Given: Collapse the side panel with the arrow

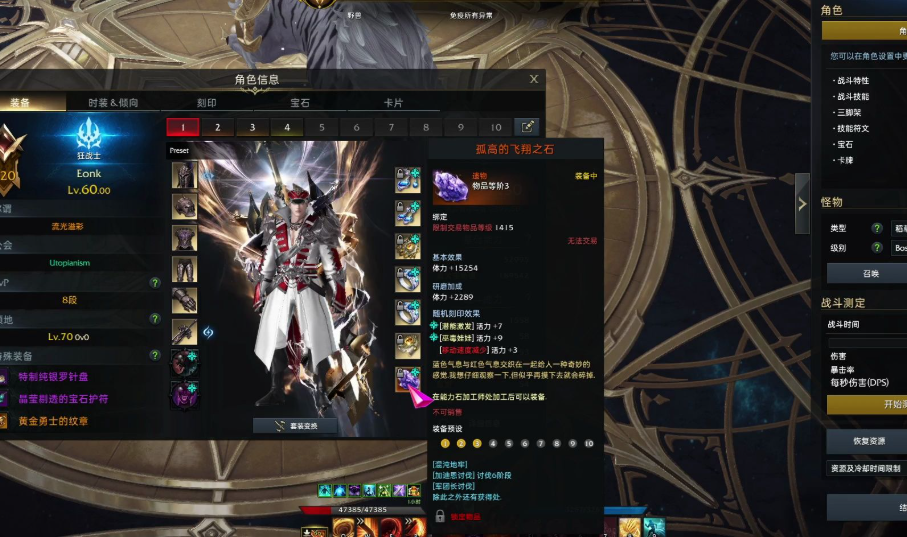Looking at the screenshot, I should [802, 204].
